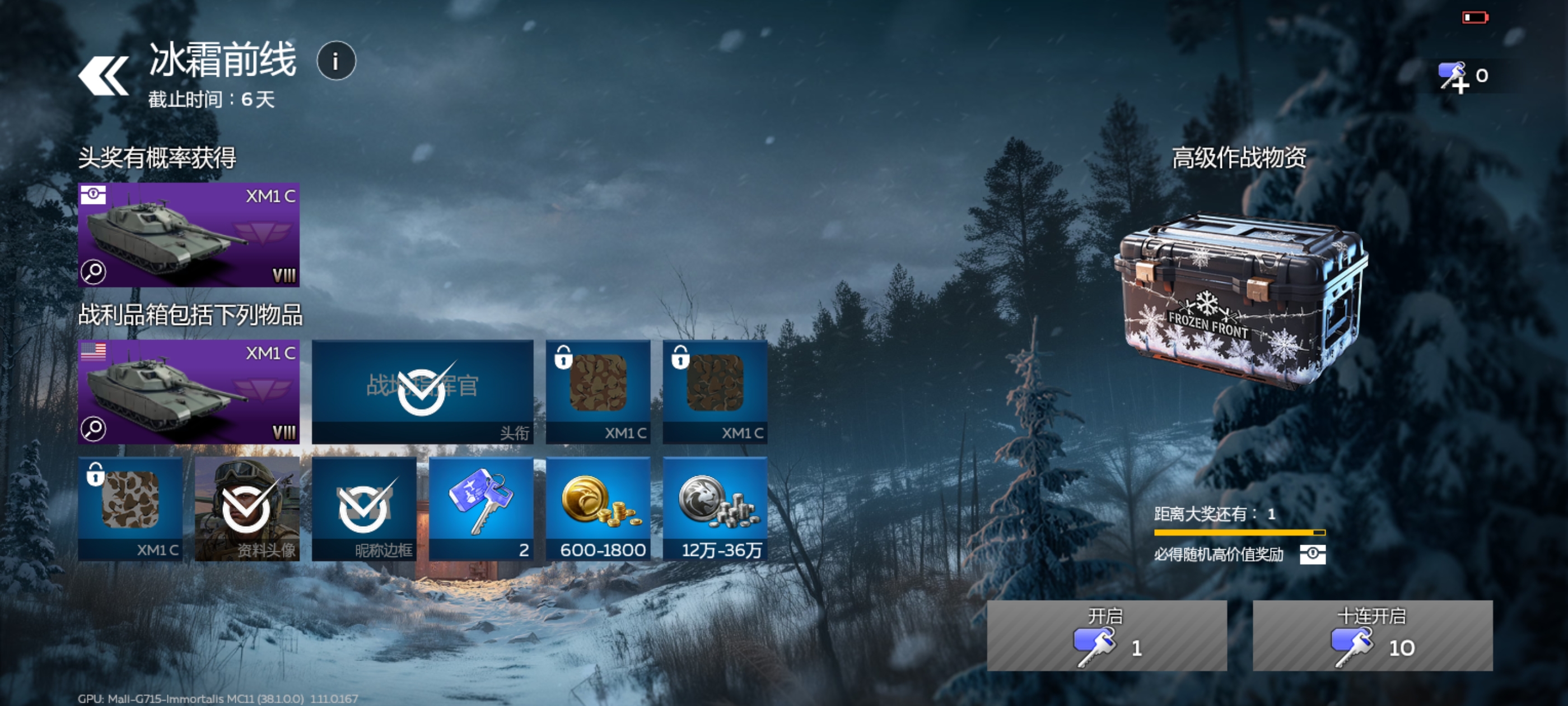Image resolution: width=1568 pixels, height=706 pixels.
Task: Select the silver credits reward tile
Action: pyautogui.click(x=715, y=508)
